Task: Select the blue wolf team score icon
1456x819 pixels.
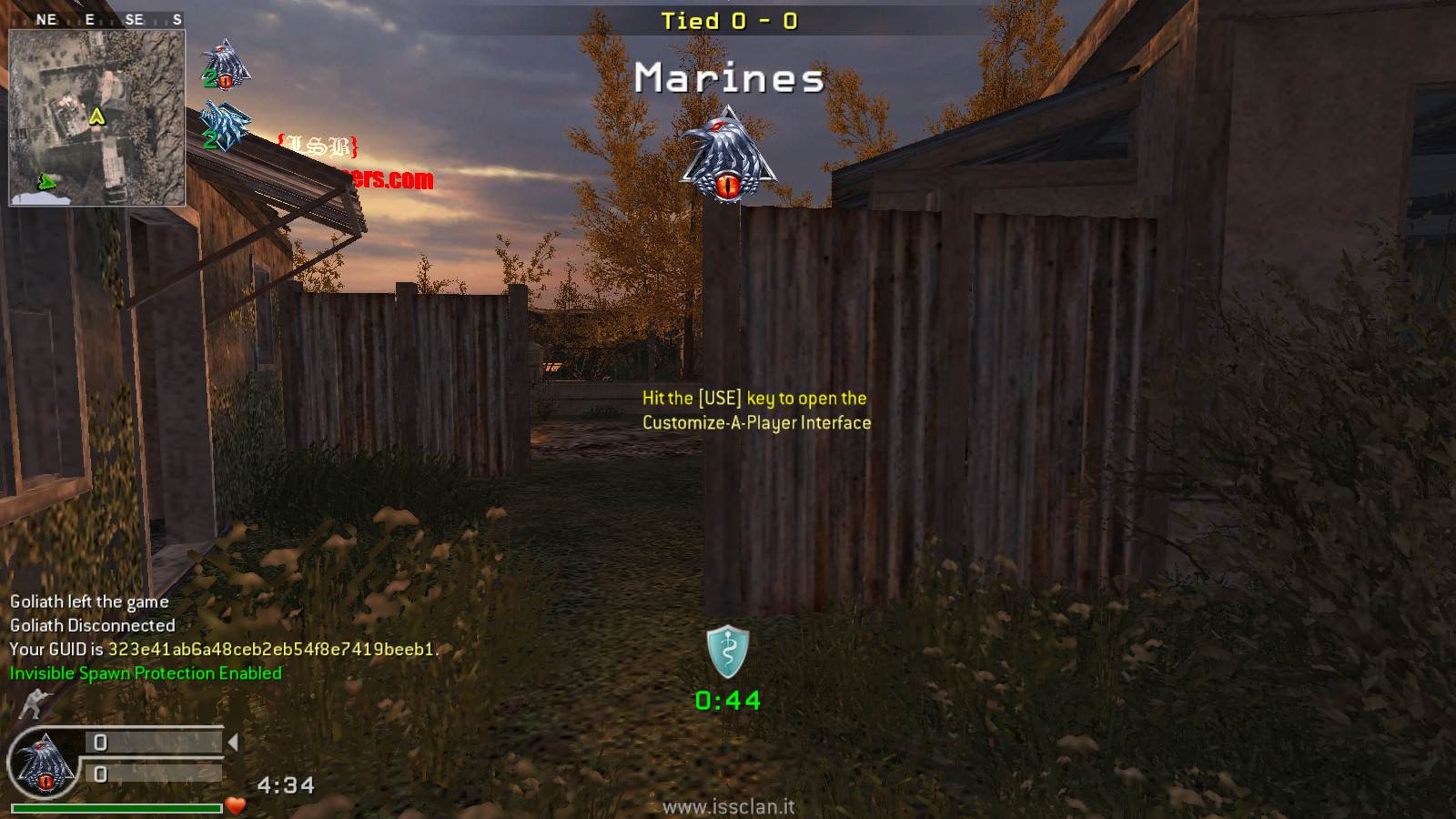Action: (x=224, y=125)
